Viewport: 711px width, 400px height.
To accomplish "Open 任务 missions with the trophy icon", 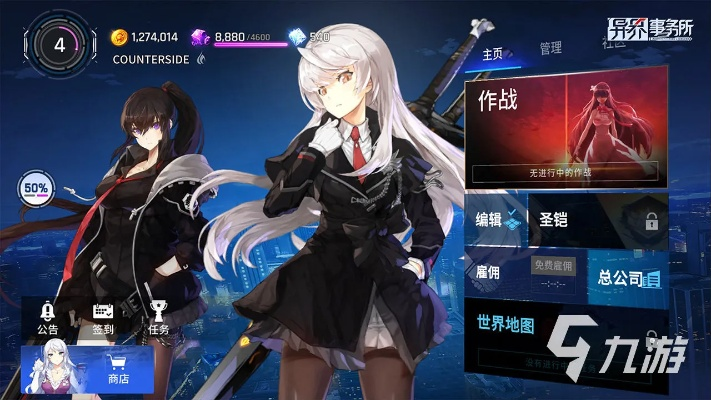I will click(158, 317).
